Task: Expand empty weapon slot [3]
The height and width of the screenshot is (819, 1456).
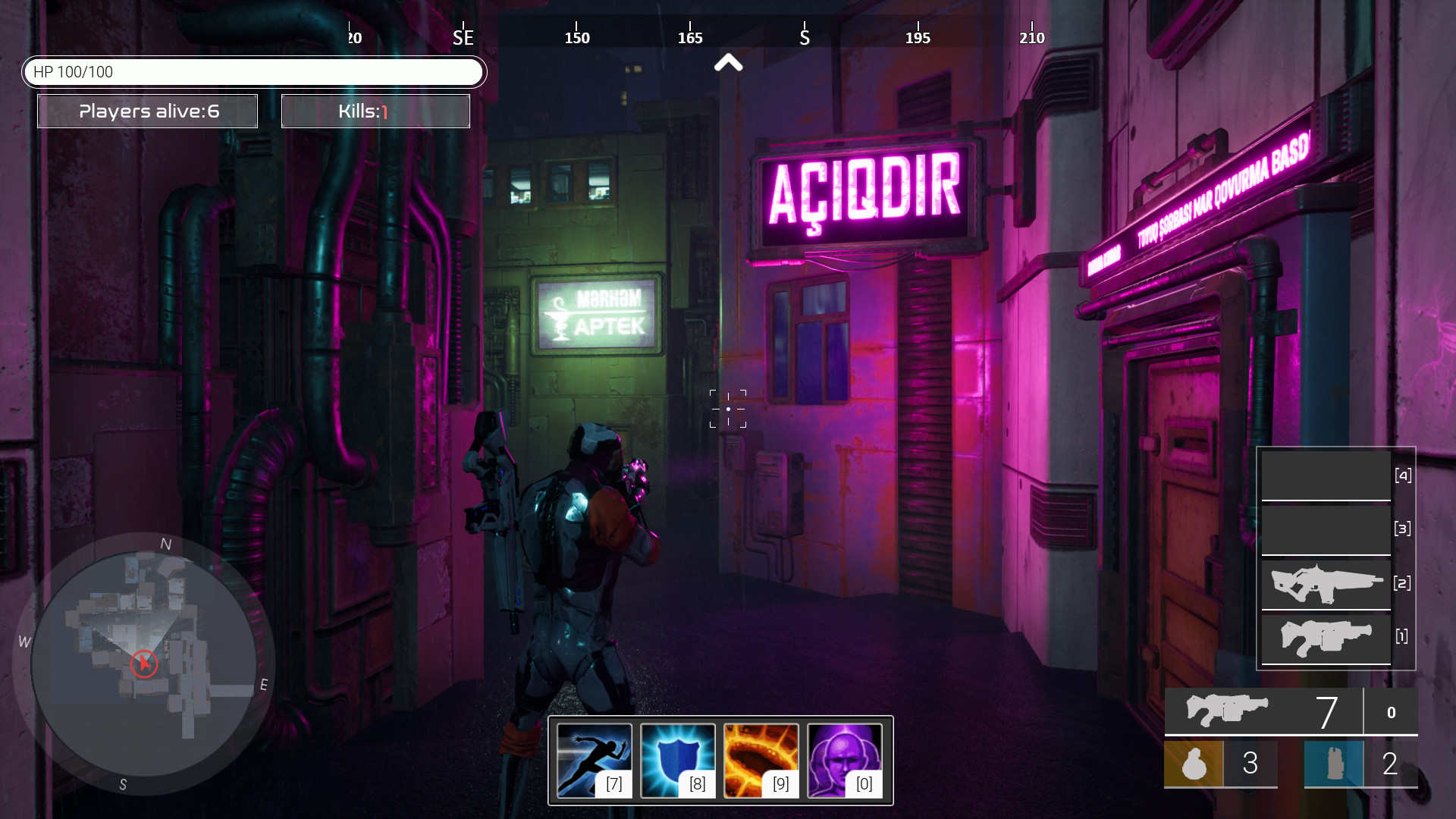Action: click(1326, 529)
